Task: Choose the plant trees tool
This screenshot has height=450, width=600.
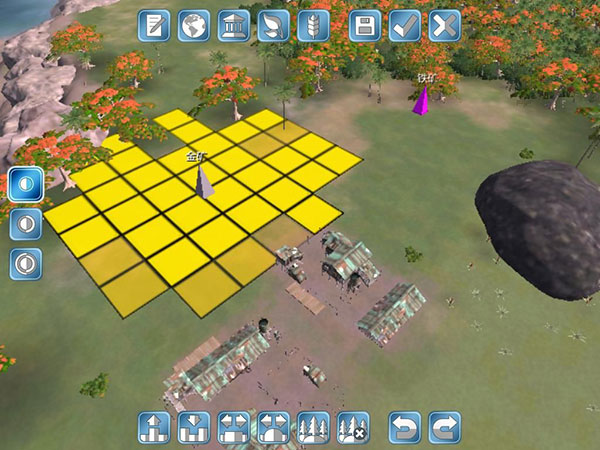Action: (x=313, y=427)
